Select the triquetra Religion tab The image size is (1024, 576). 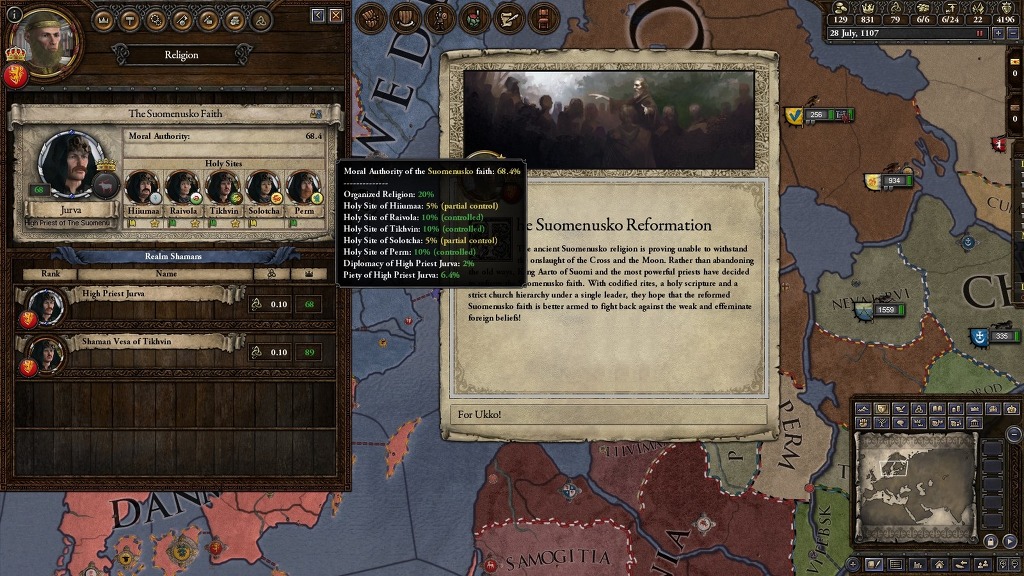pyautogui.click(x=259, y=19)
